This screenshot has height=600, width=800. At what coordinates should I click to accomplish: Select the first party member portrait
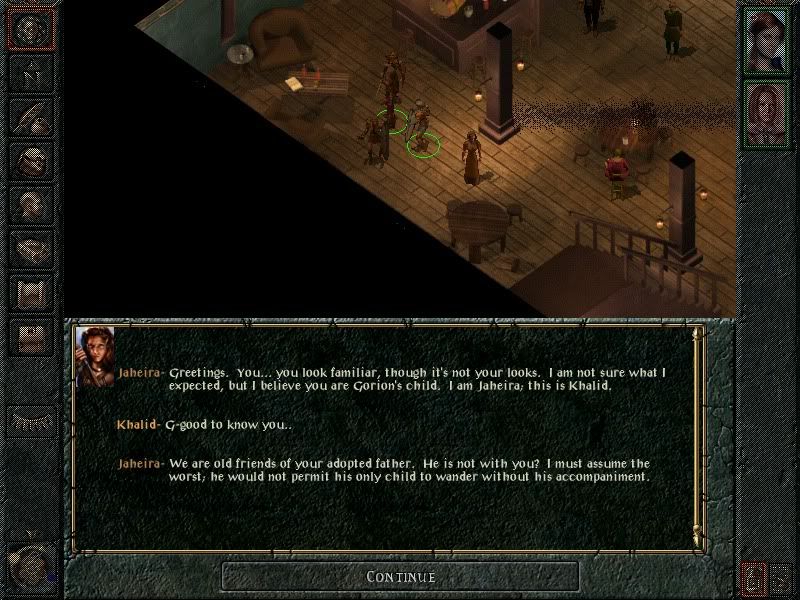(766, 38)
